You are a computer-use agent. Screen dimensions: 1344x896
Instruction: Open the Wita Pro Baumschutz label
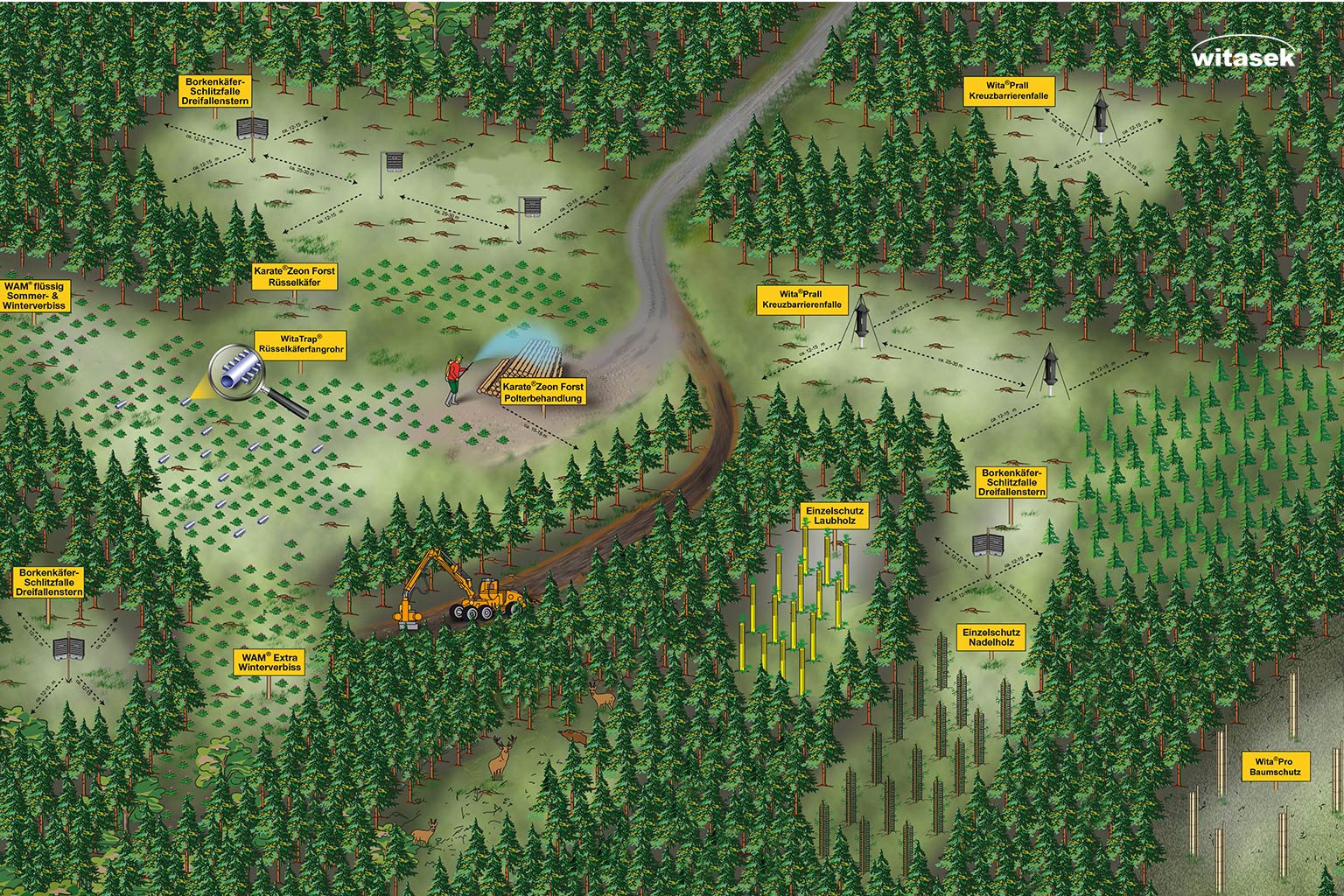(1275, 766)
